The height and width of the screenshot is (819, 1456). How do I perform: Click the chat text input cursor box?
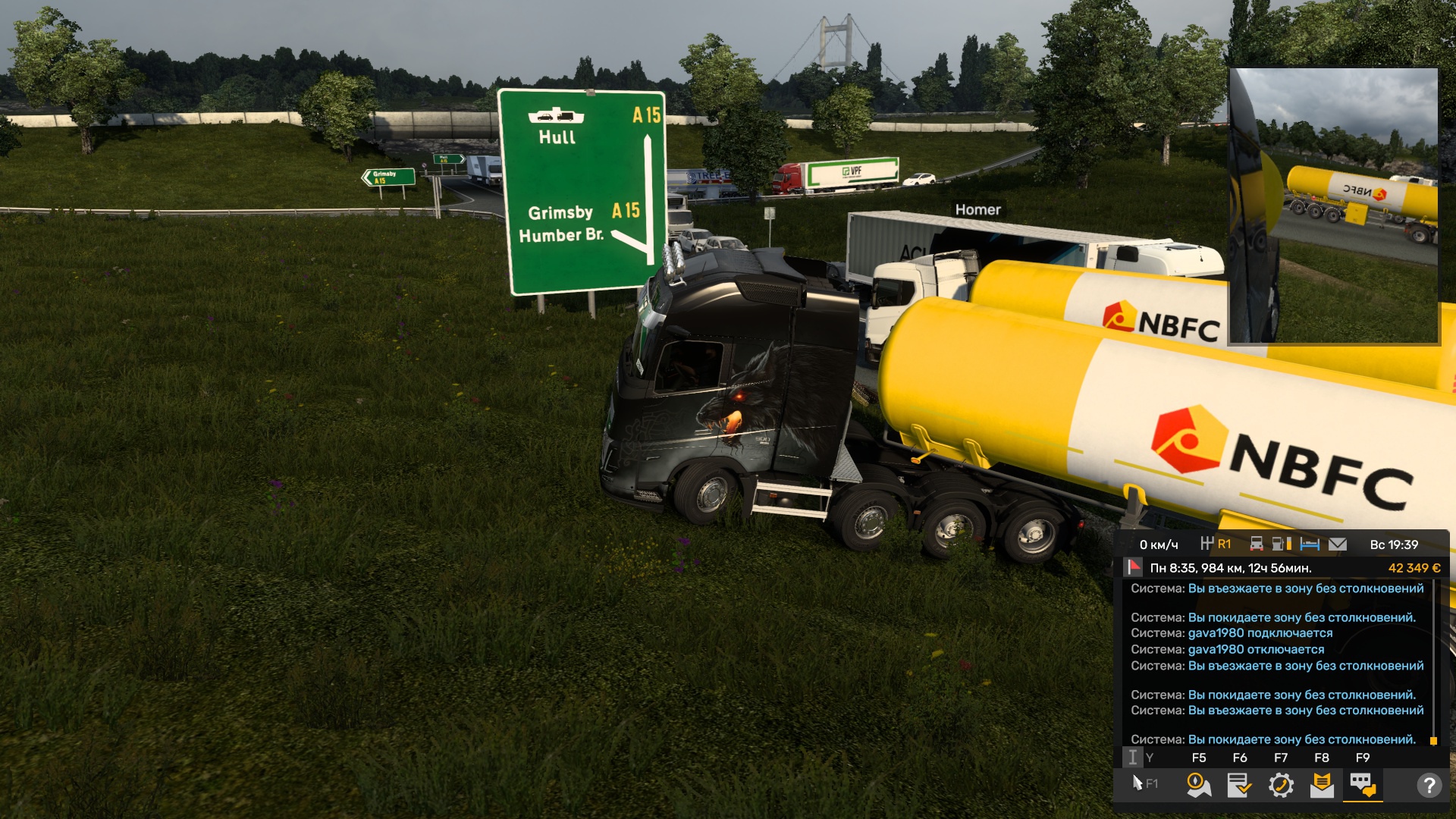pos(1132,758)
